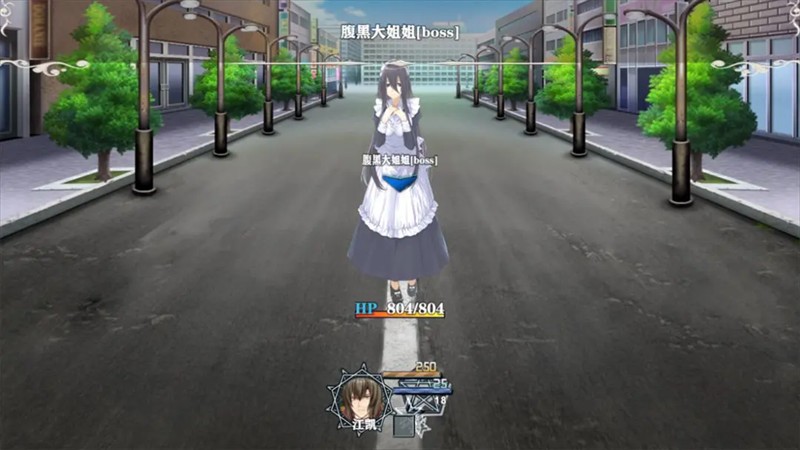Click the gray square slot beside the portrait
The image size is (800, 450).
point(404,425)
